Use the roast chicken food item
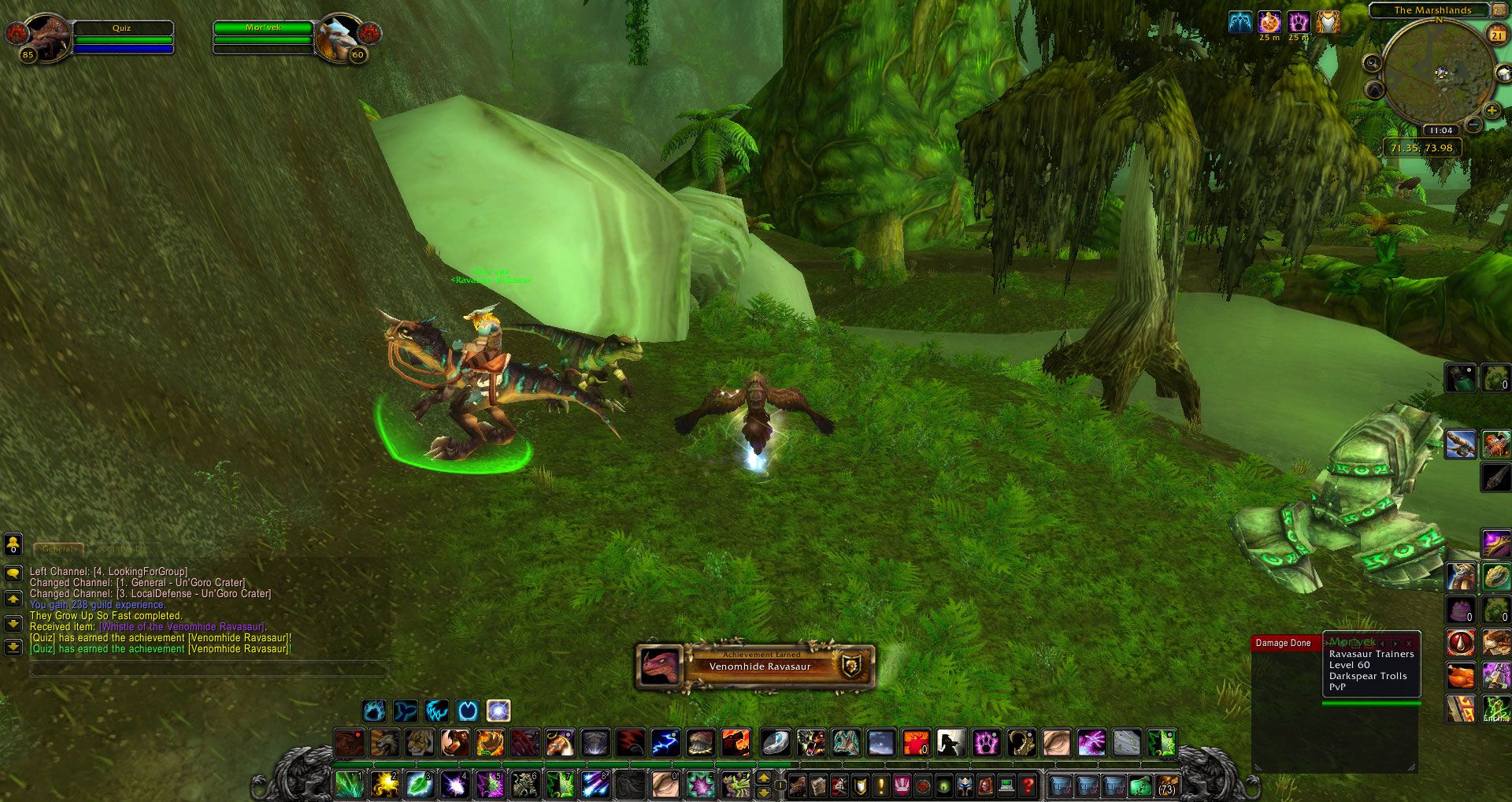 click(1461, 676)
